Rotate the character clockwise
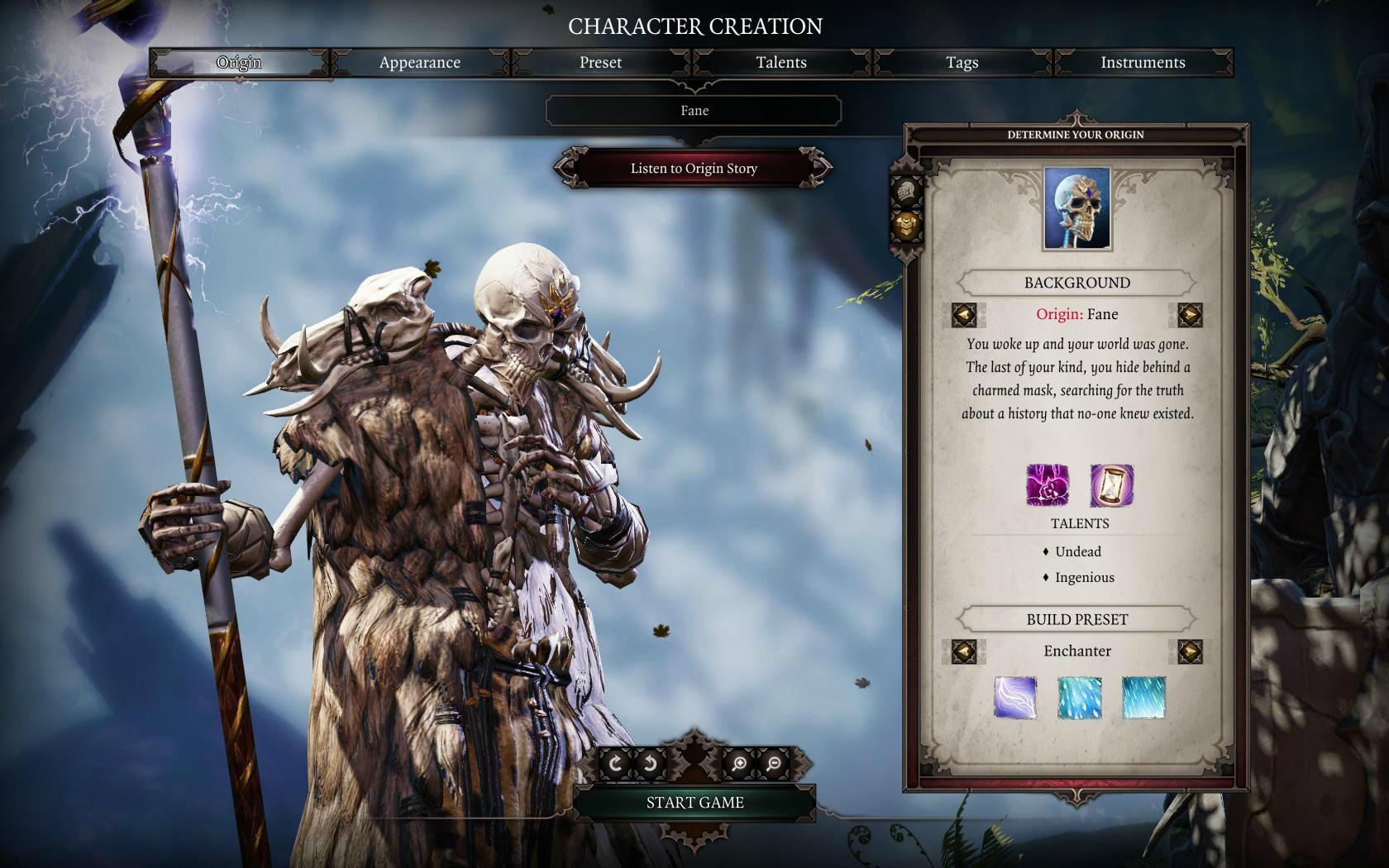 (x=615, y=764)
